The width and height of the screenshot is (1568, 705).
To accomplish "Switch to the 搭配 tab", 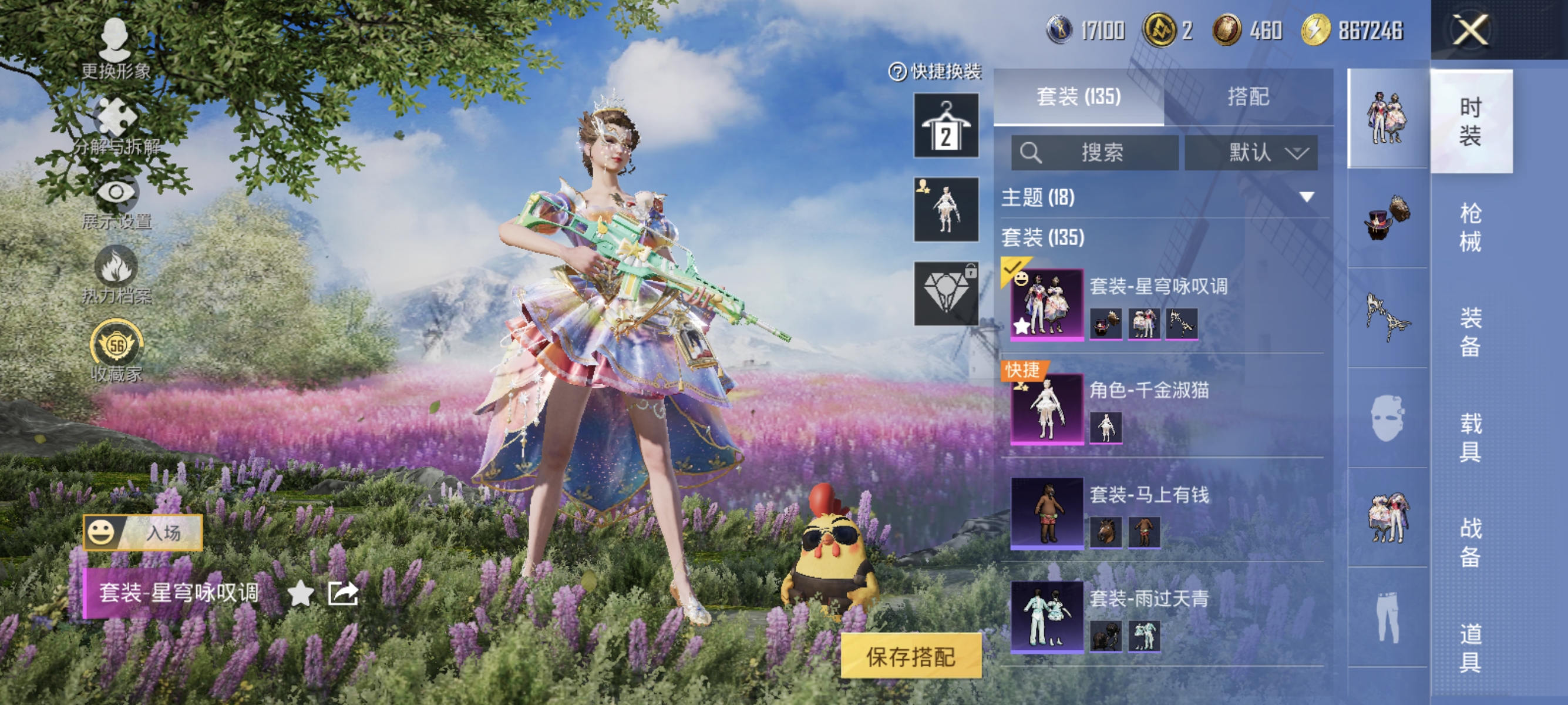I will tap(1251, 98).
